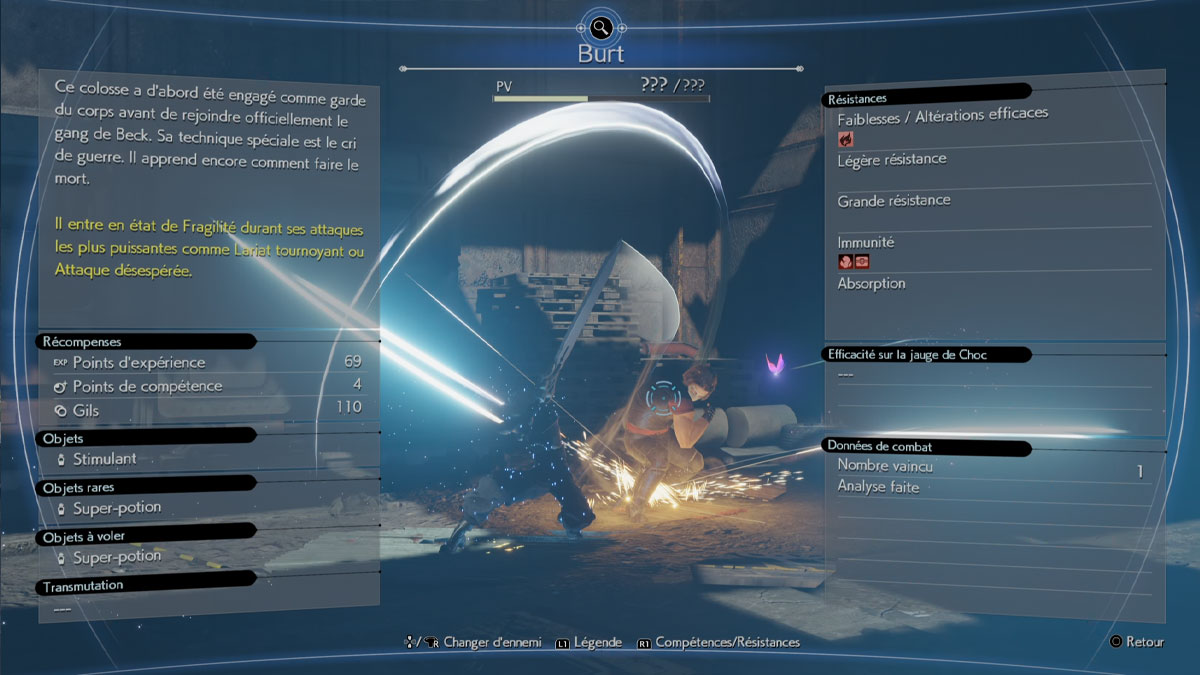
Task: Select the second, rectangular immunity icon
Action: [x=862, y=262]
